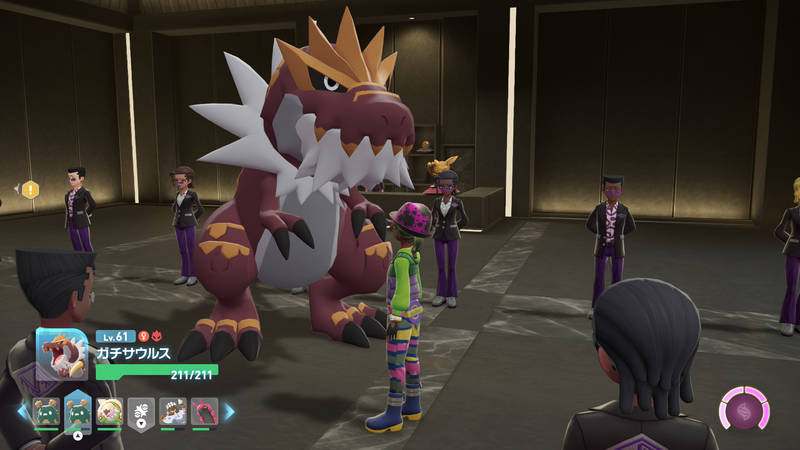Screen dimensions: 800x450
Task: Click the right arrow beside the party row
Action: 229,411
